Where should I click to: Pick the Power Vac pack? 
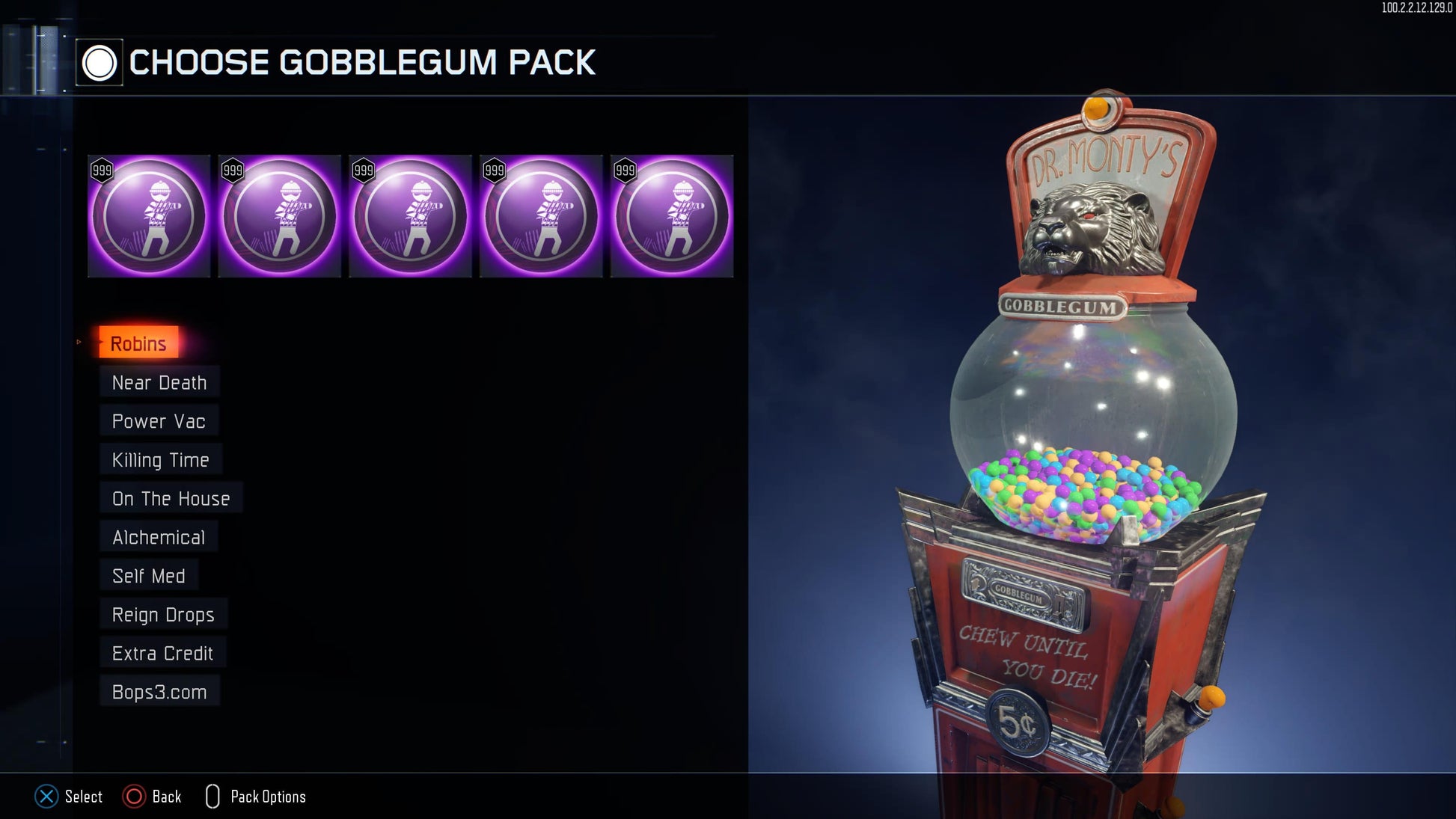158,421
